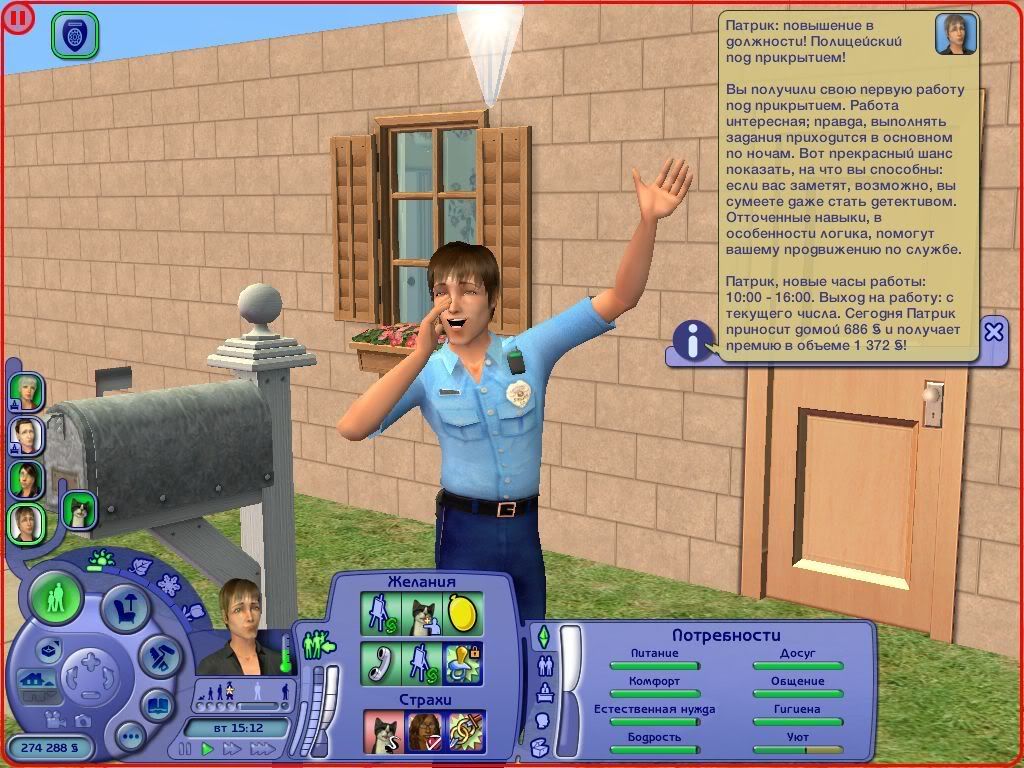Viewport: 1024px width, 768px height.
Task: Take a snapshot with the camera icon
Action: pyautogui.click(x=84, y=720)
